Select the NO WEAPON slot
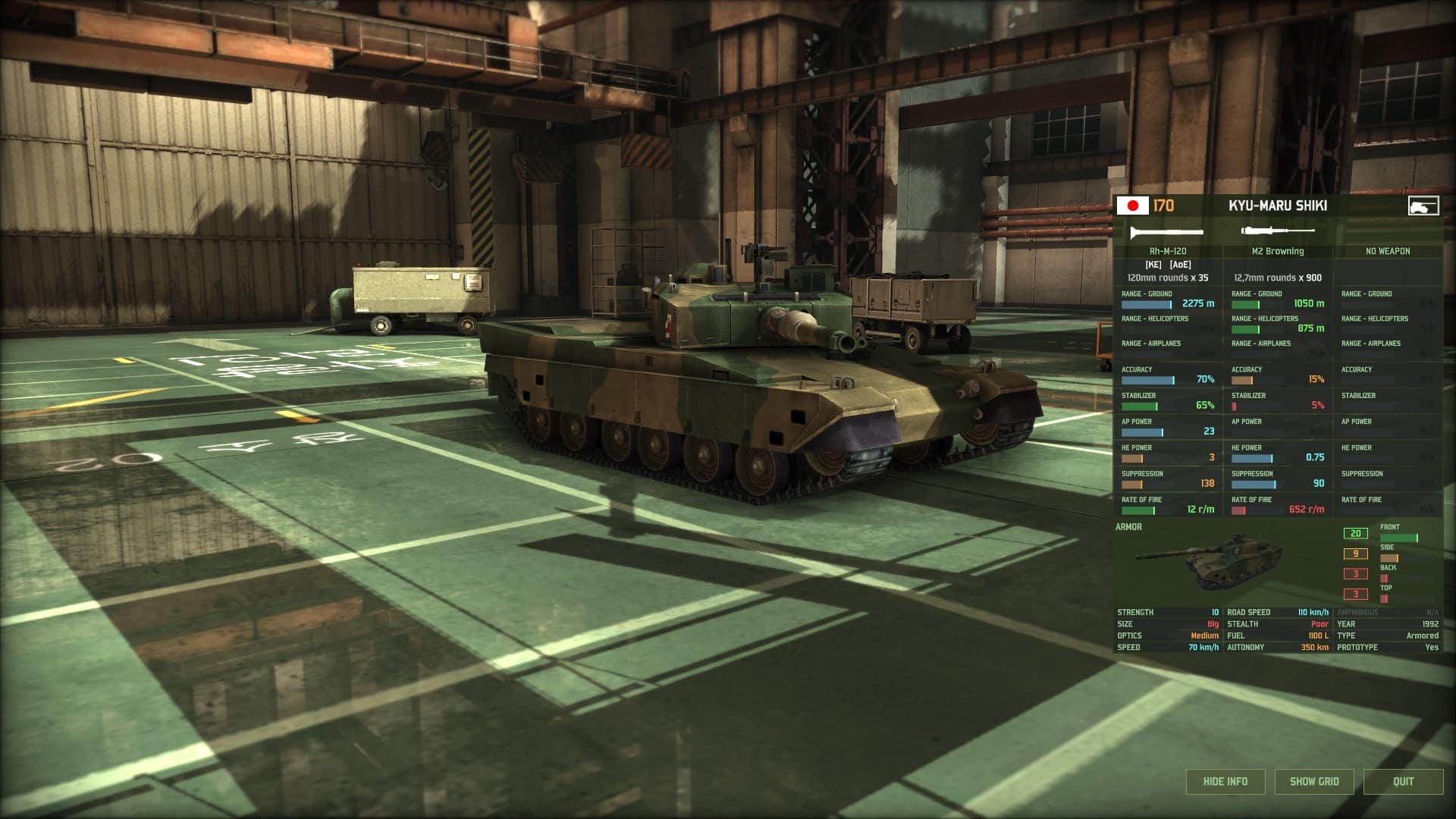 tap(1387, 249)
